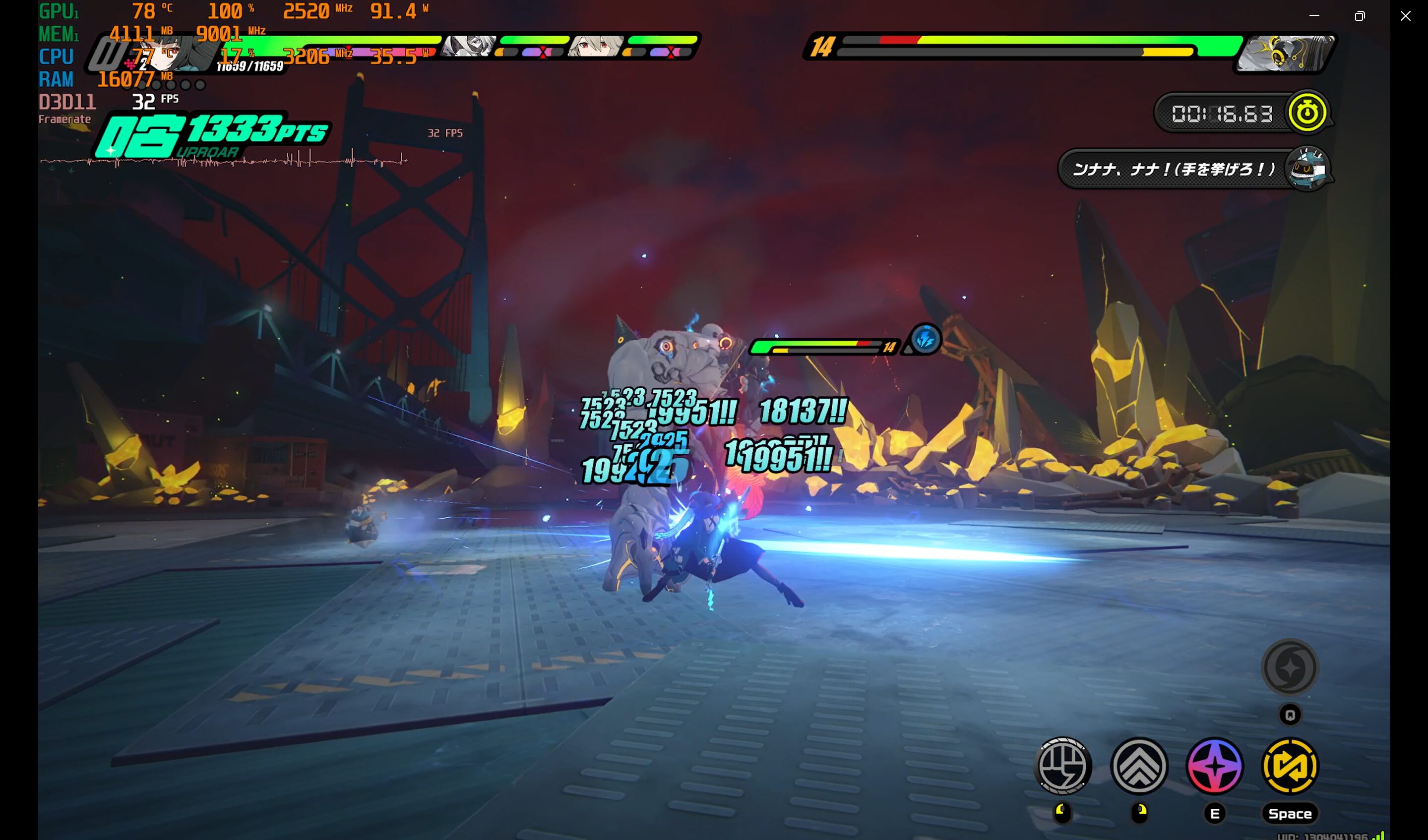
Task: Activate the double-chevron dodge button
Action: (1139, 766)
